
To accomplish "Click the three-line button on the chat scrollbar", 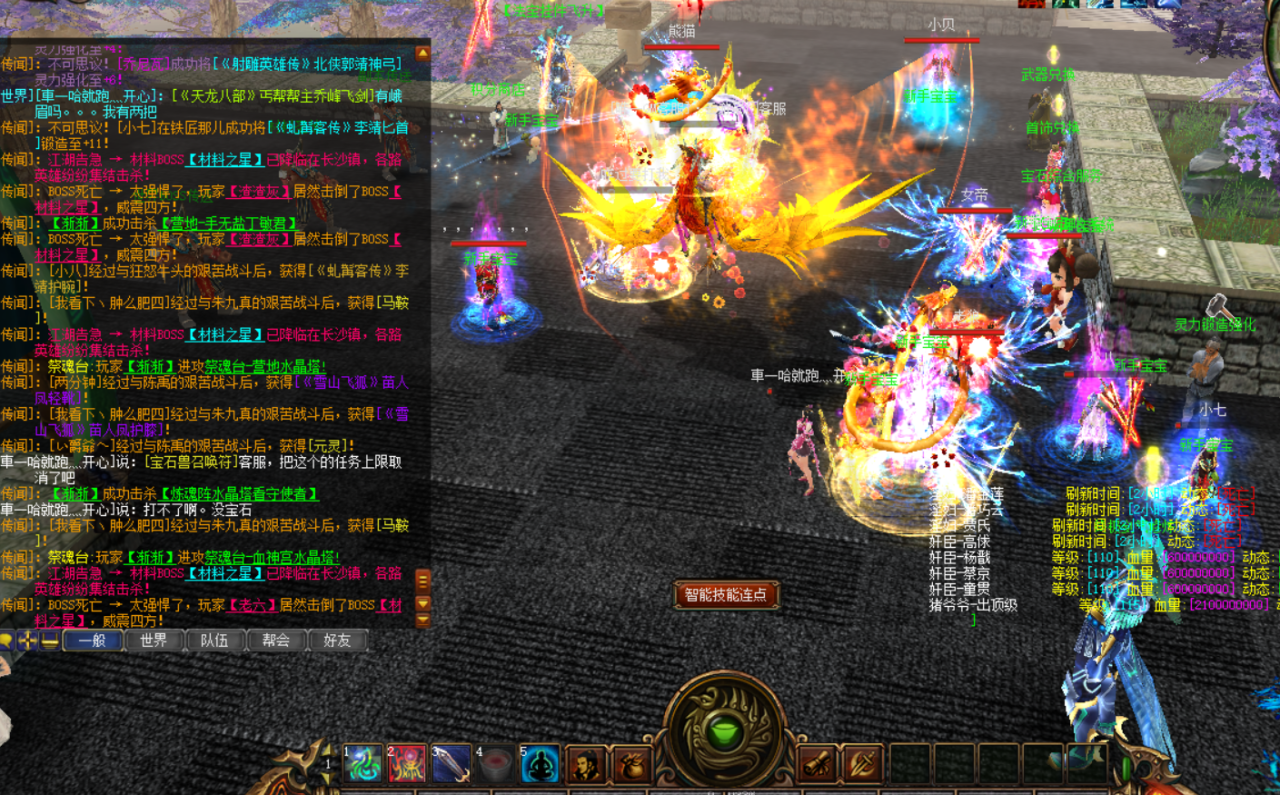I will pos(423,580).
